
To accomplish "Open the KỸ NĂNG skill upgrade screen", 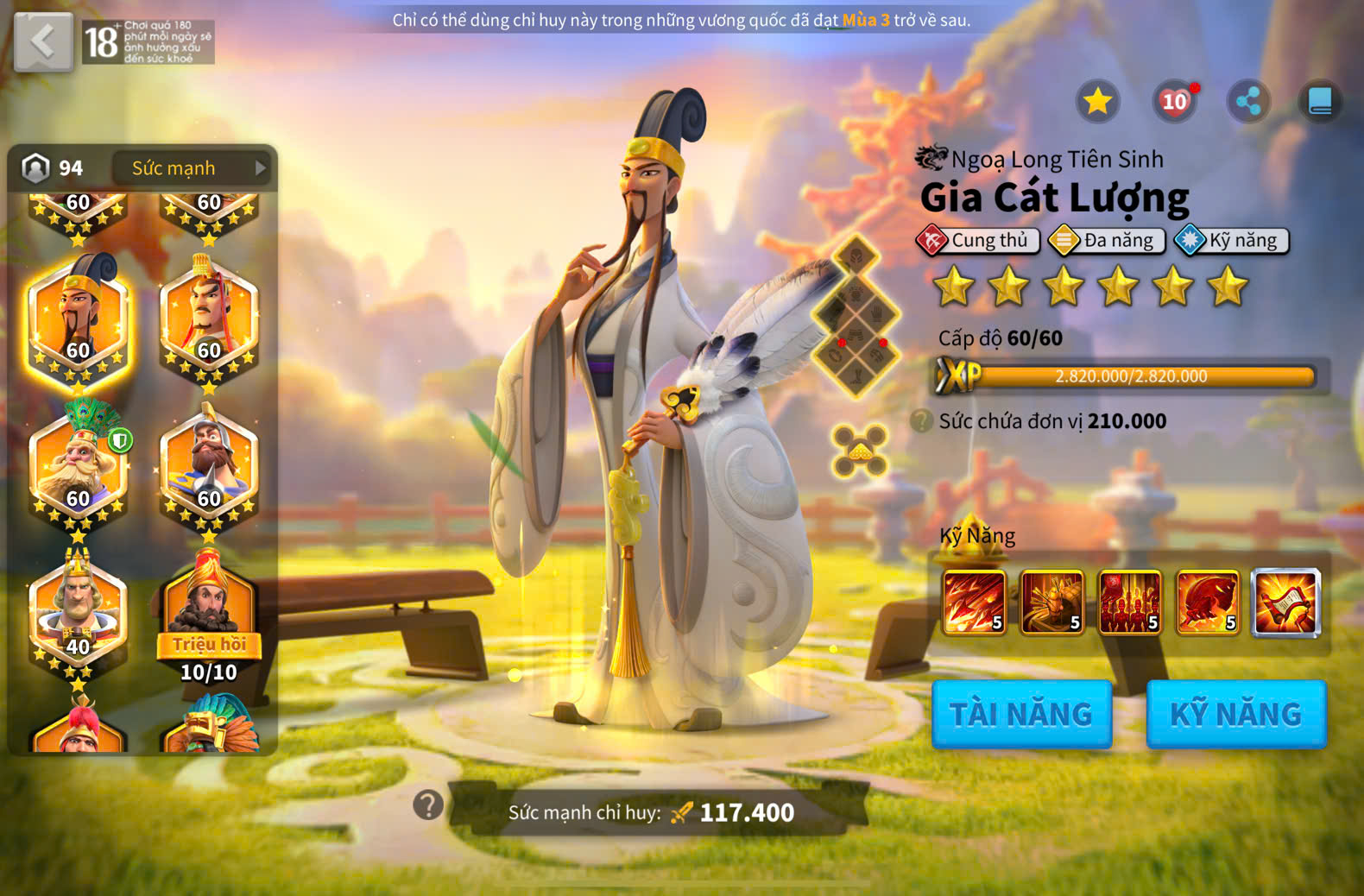I will (1235, 714).
